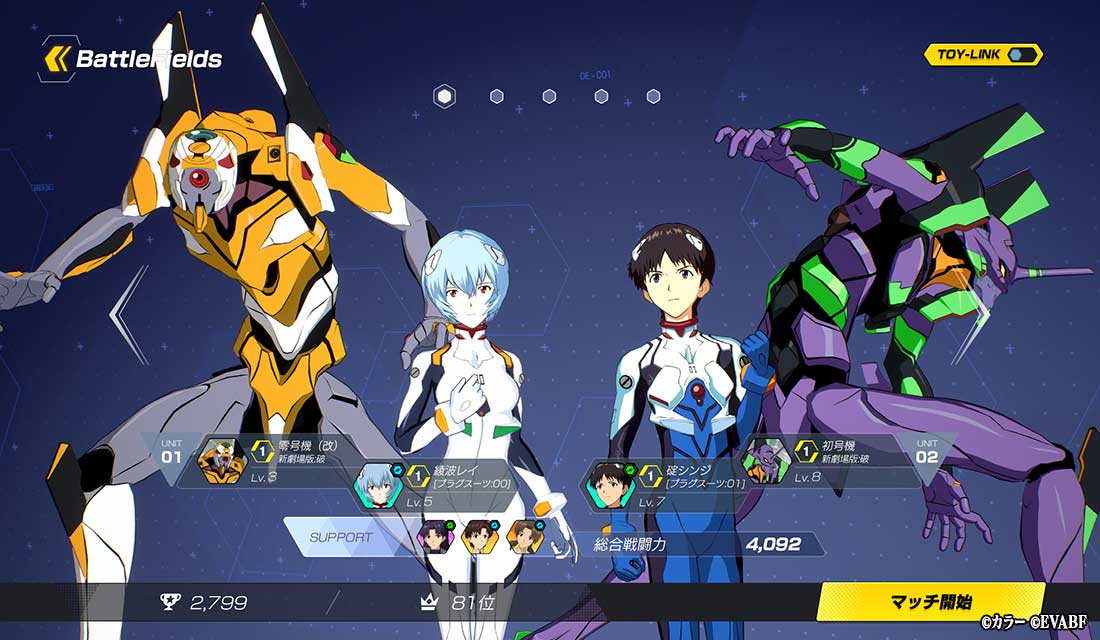
Task: Open the SUPPORT panel label
Action: pos(341,537)
